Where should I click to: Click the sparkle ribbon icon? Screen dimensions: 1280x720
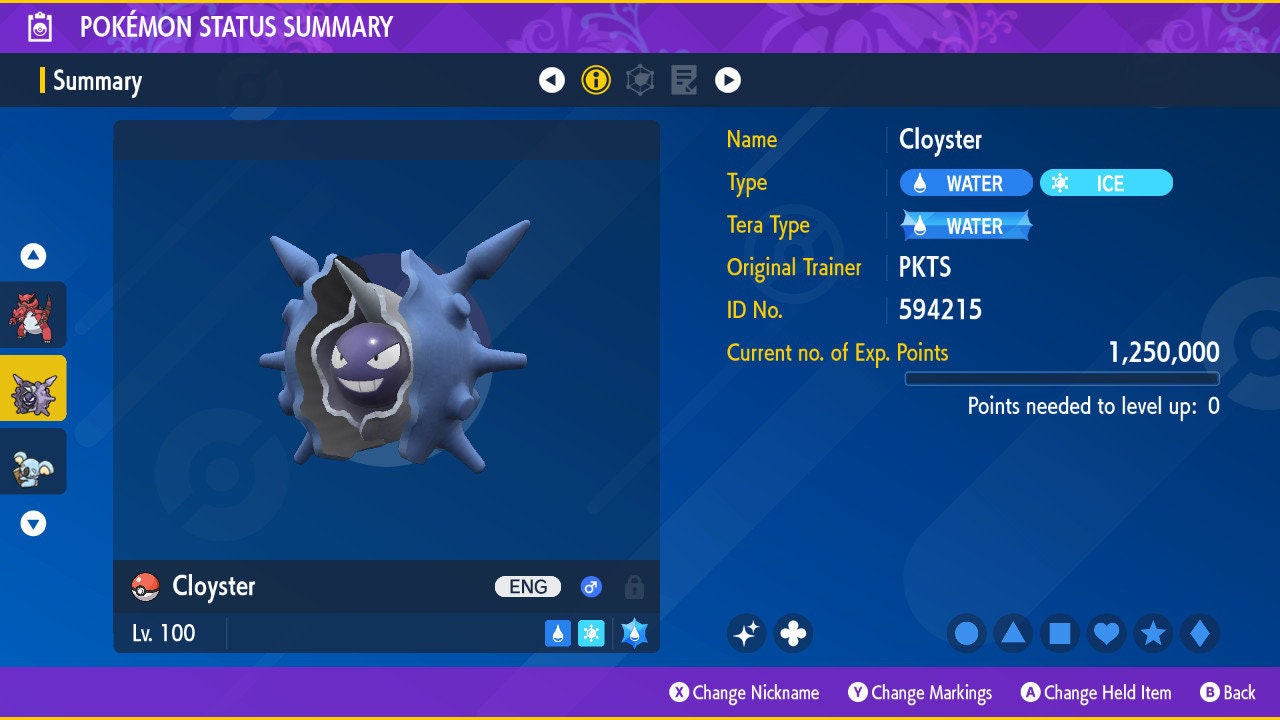pyautogui.click(x=746, y=633)
